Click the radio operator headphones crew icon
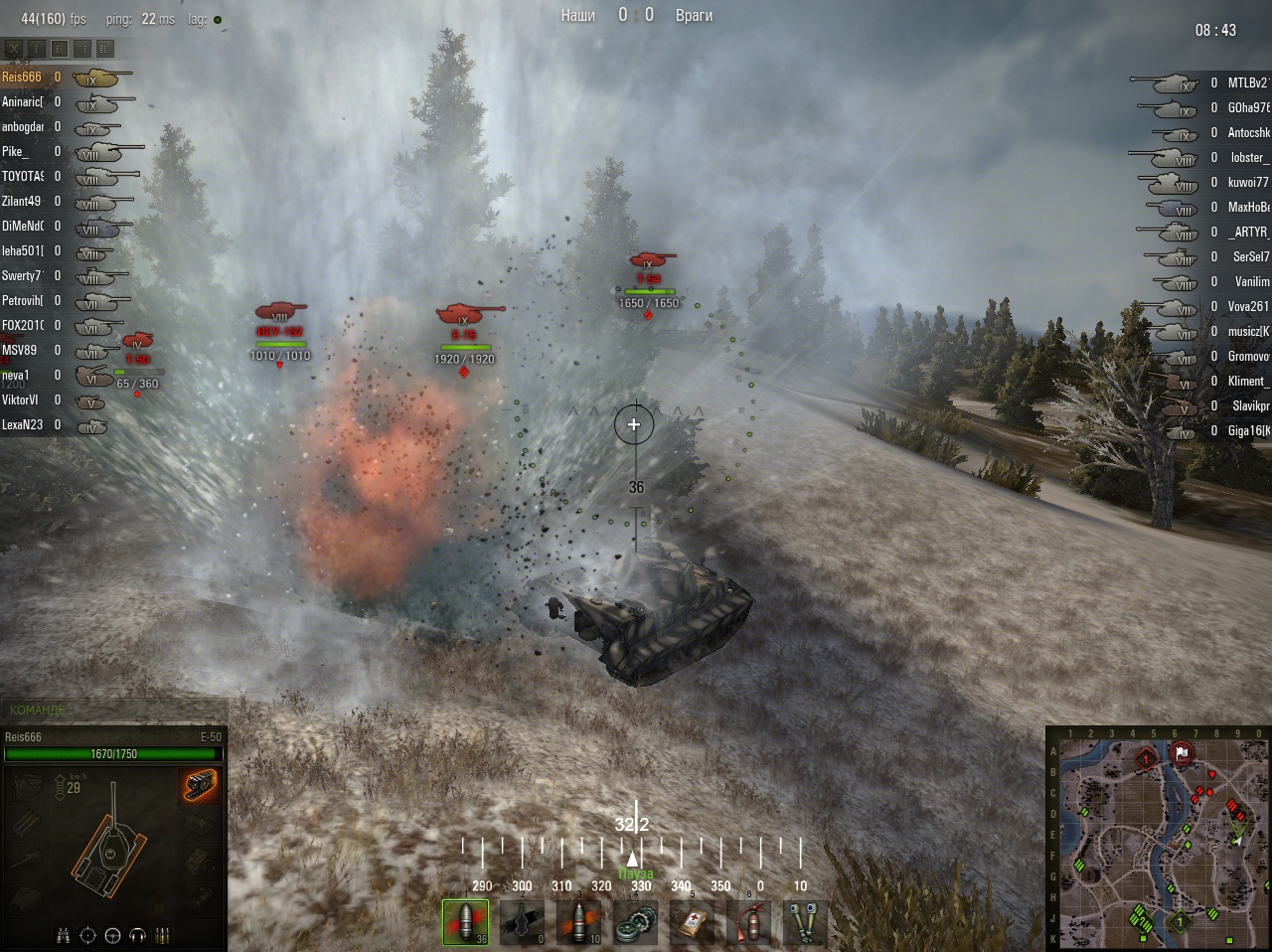Screen dimensions: 1272x952 point(137,935)
